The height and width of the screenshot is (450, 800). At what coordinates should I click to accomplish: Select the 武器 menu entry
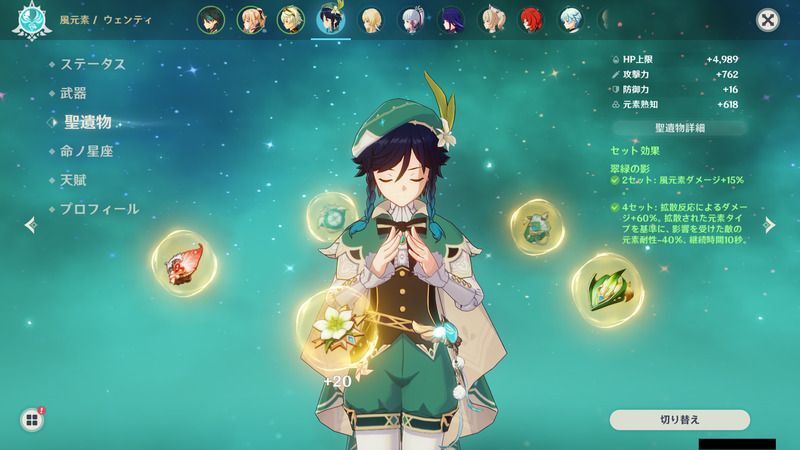(x=73, y=93)
